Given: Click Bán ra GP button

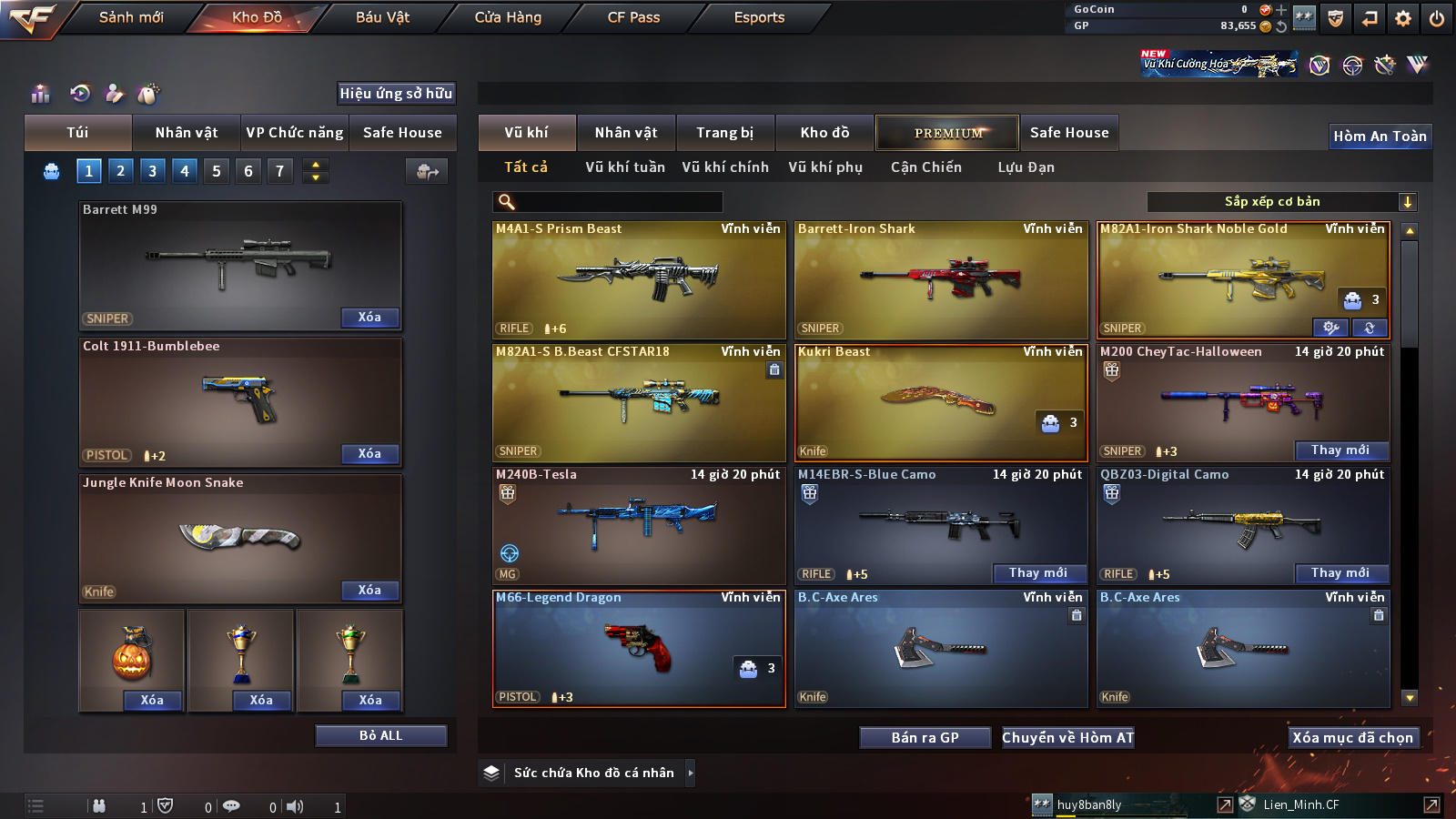Looking at the screenshot, I should pos(925,738).
